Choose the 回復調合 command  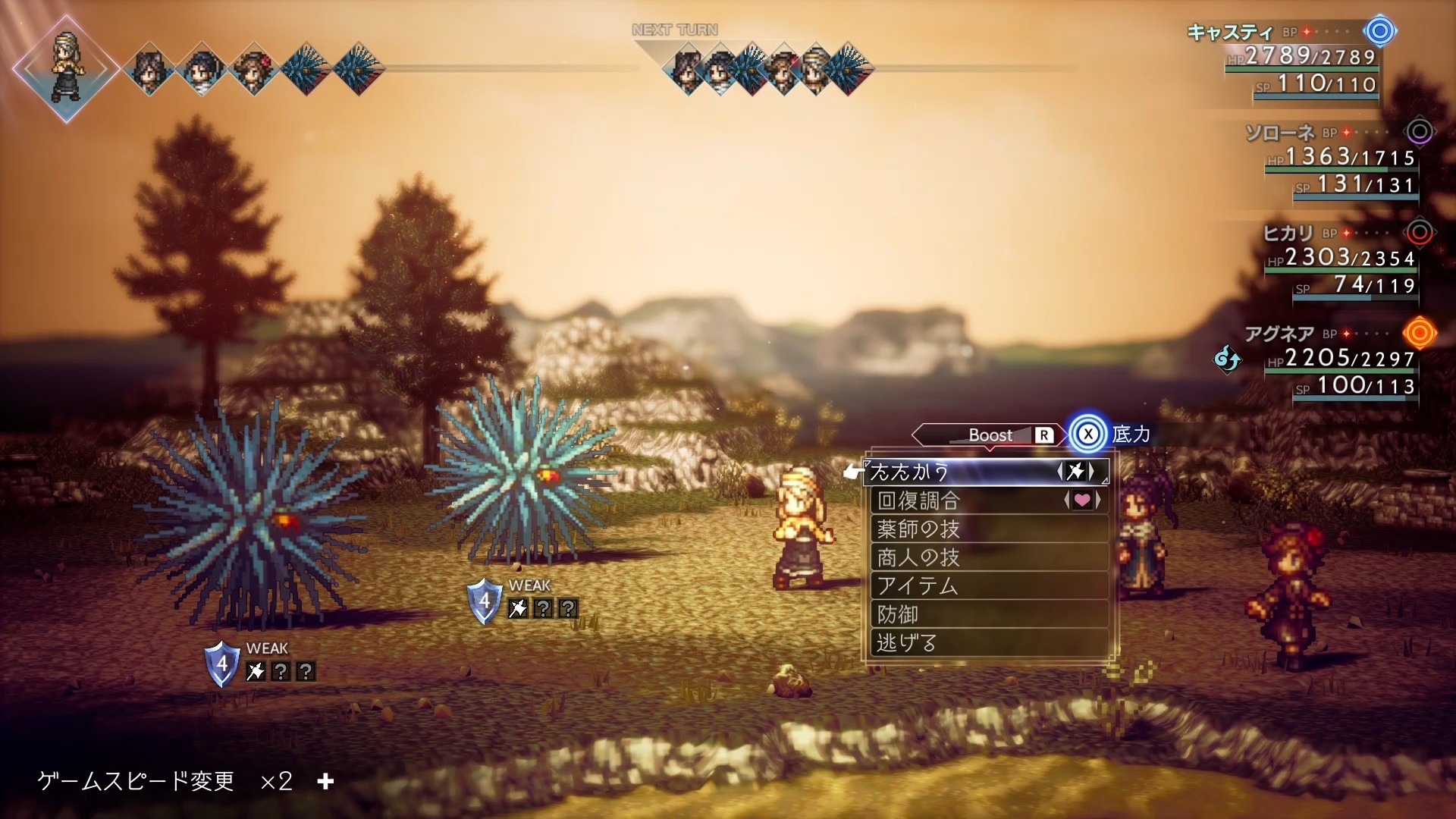click(986, 500)
